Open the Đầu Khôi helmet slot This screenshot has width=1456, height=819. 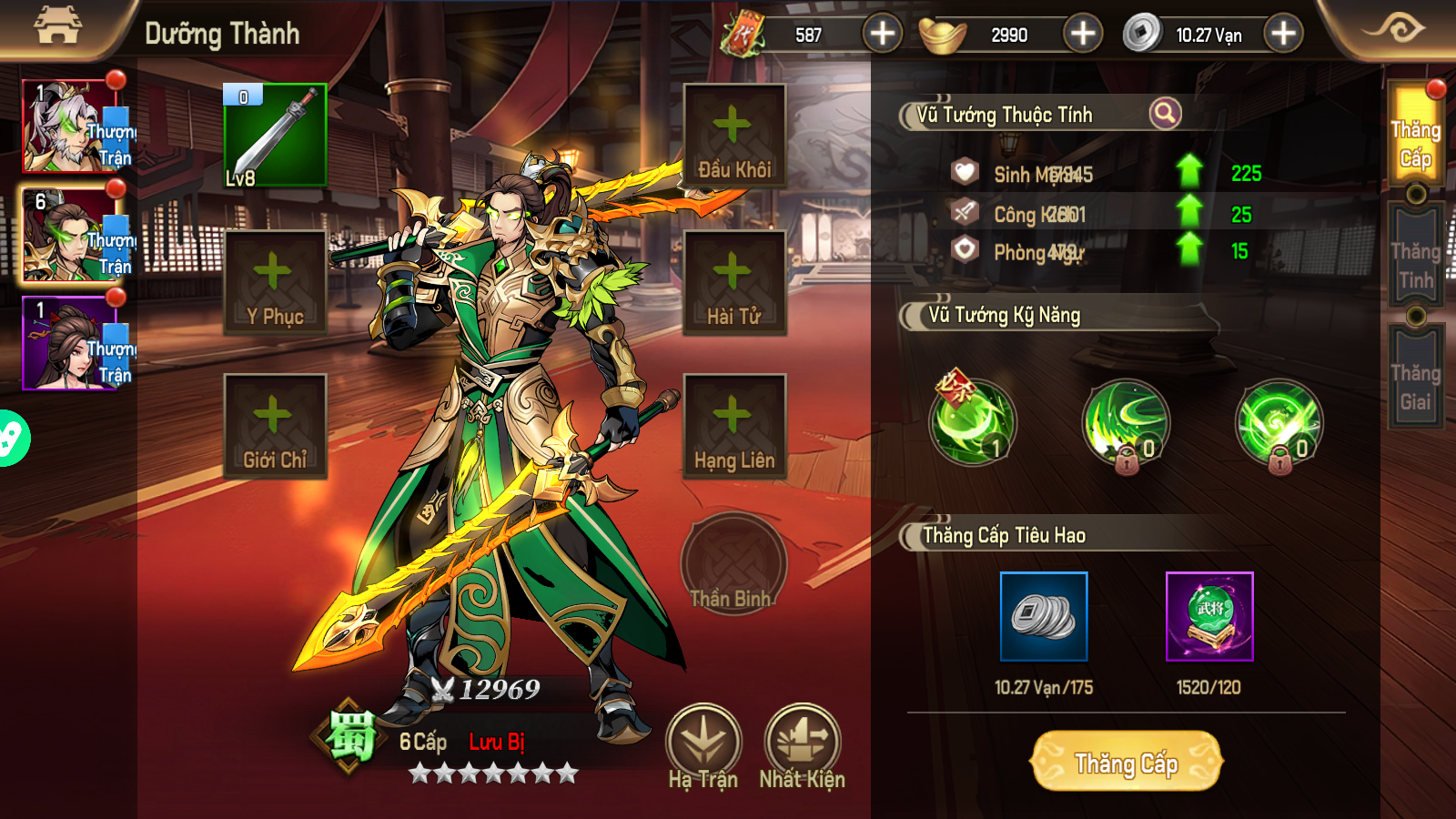pos(734,136)
